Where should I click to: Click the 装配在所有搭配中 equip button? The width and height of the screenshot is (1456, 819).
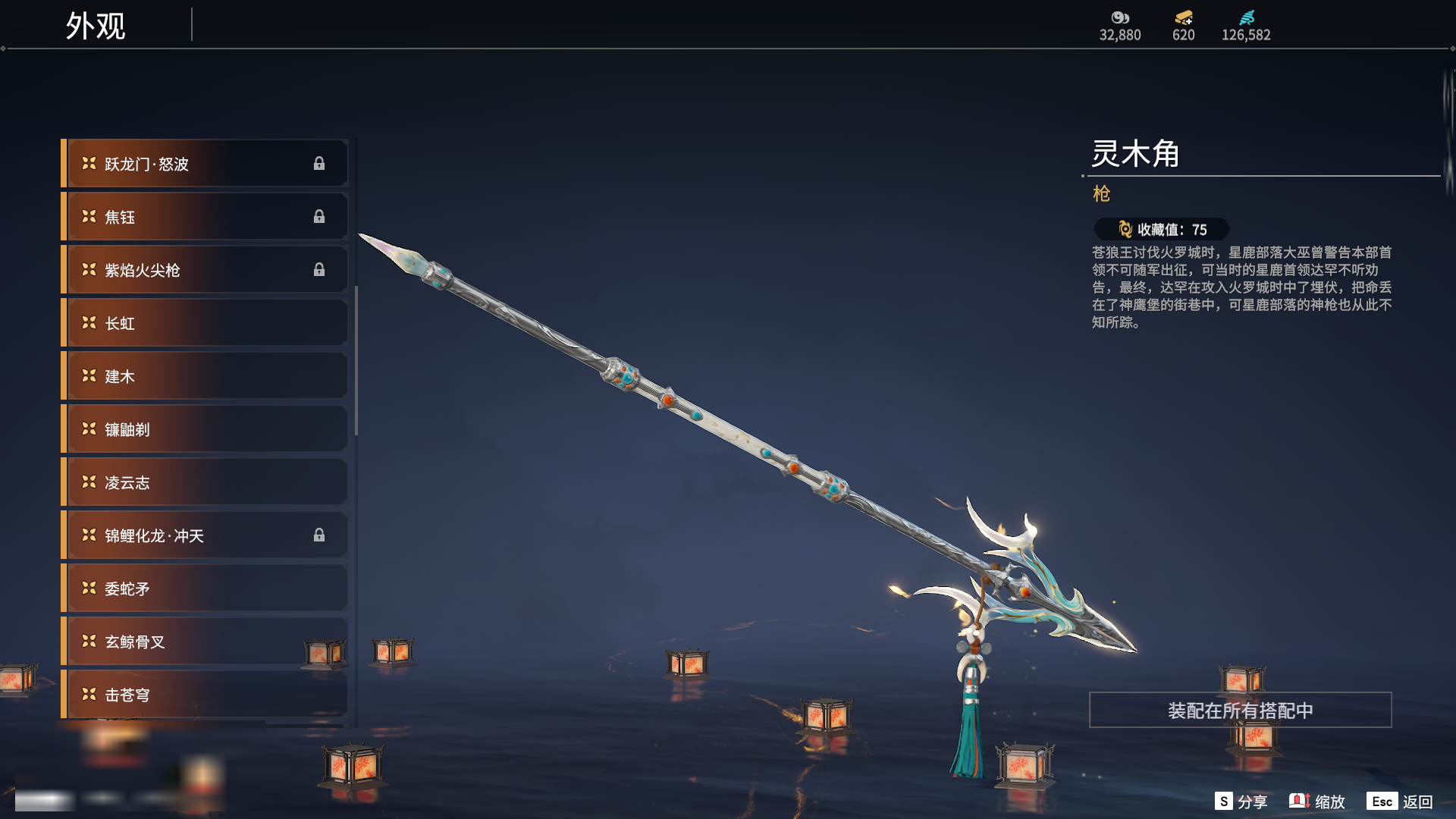click(x=1240, y=711)
